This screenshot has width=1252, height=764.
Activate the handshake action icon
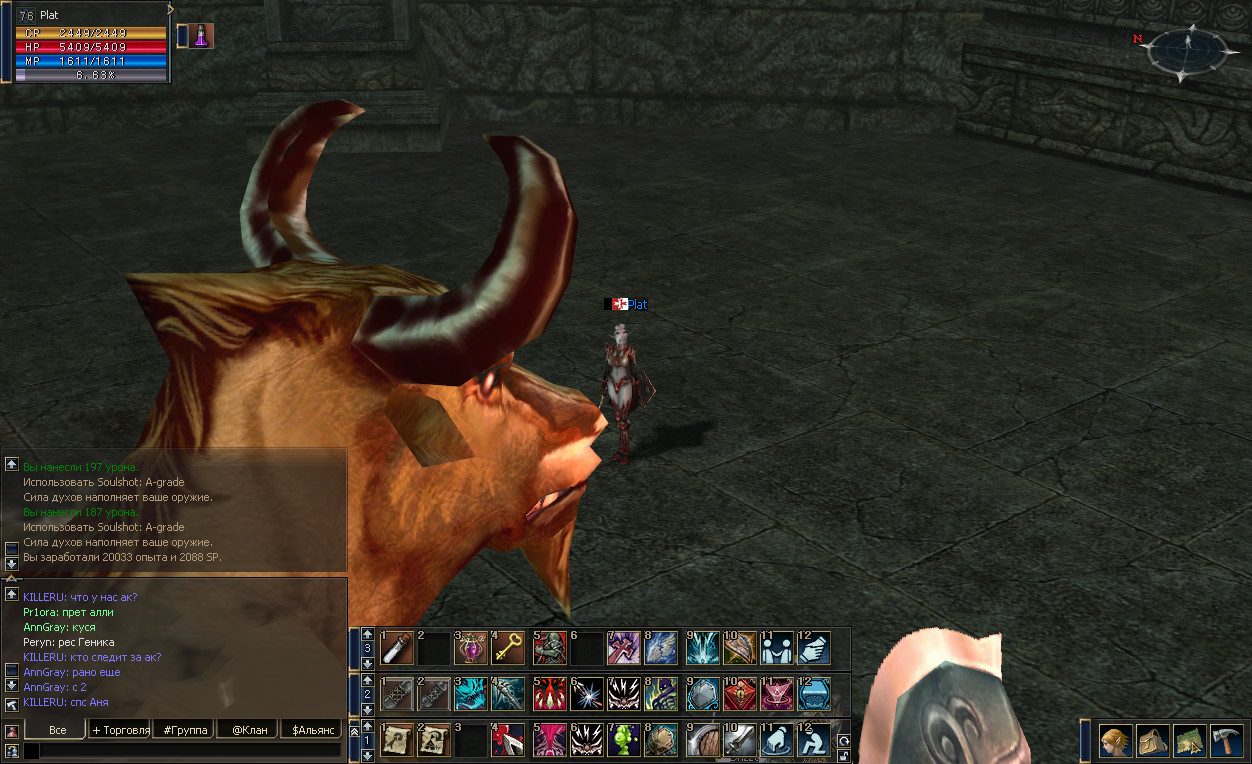tap(814, 648)
